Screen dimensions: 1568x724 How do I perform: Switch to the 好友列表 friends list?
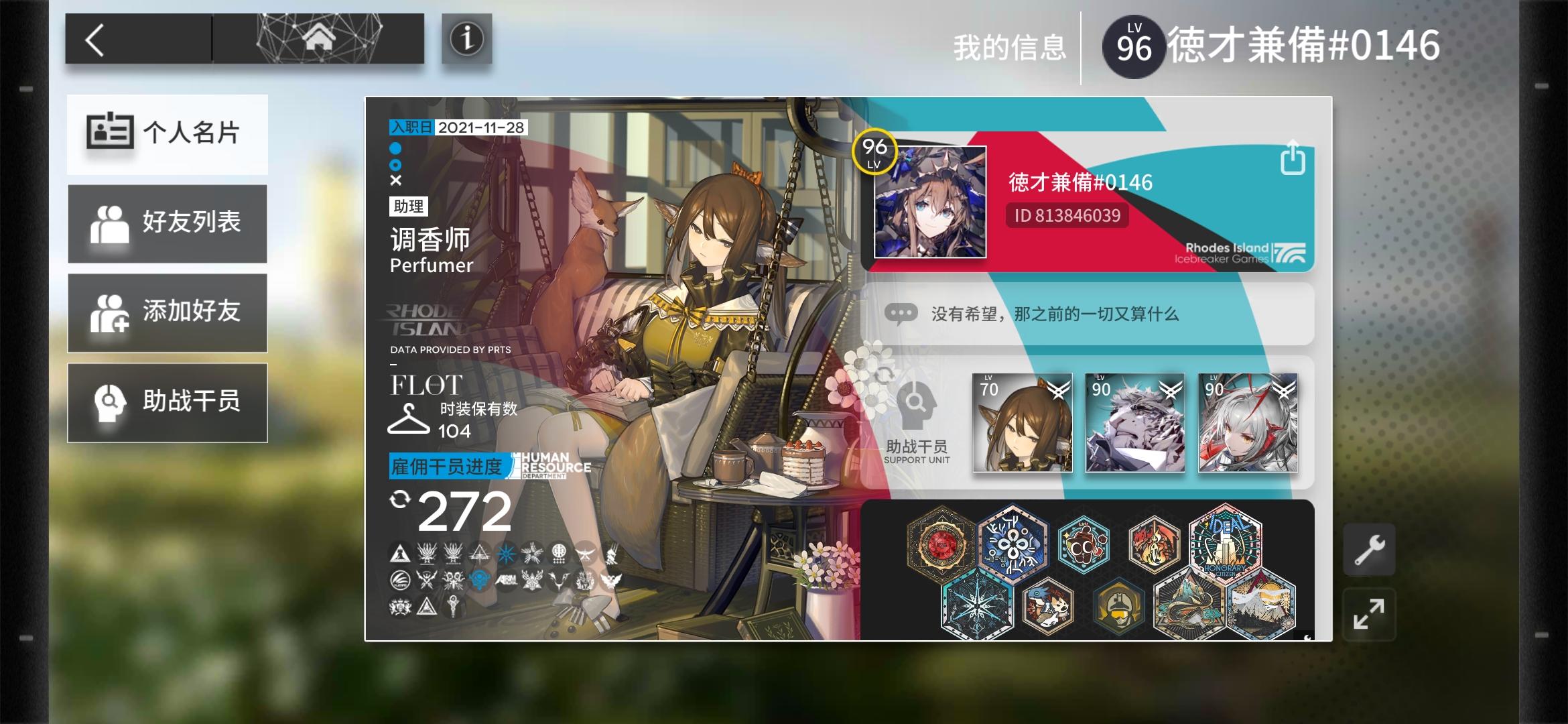[167, 223]
